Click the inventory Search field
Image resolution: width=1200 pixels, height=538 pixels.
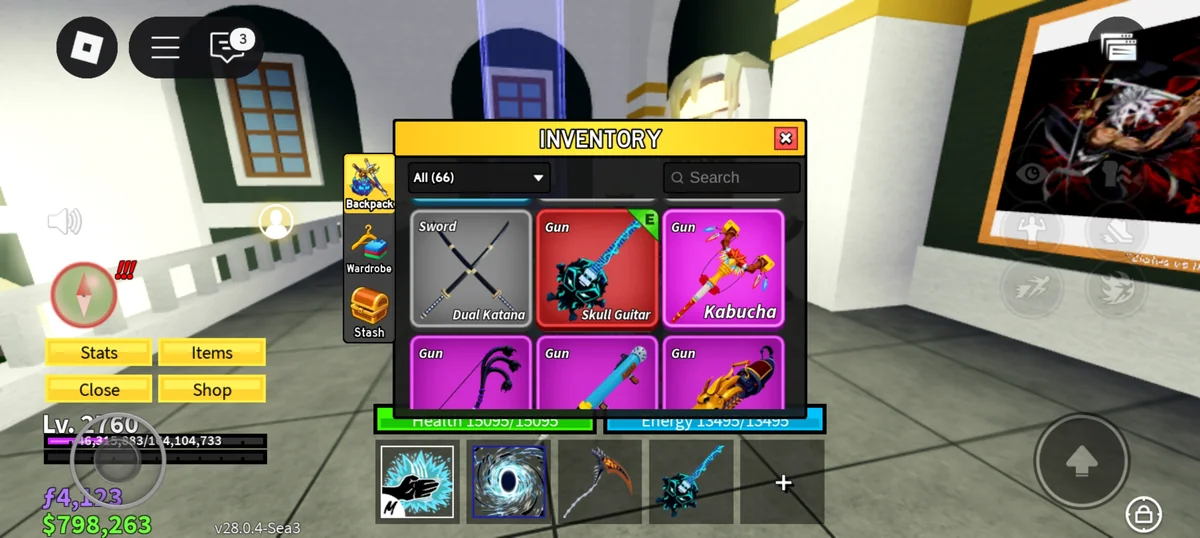[732, 178]
